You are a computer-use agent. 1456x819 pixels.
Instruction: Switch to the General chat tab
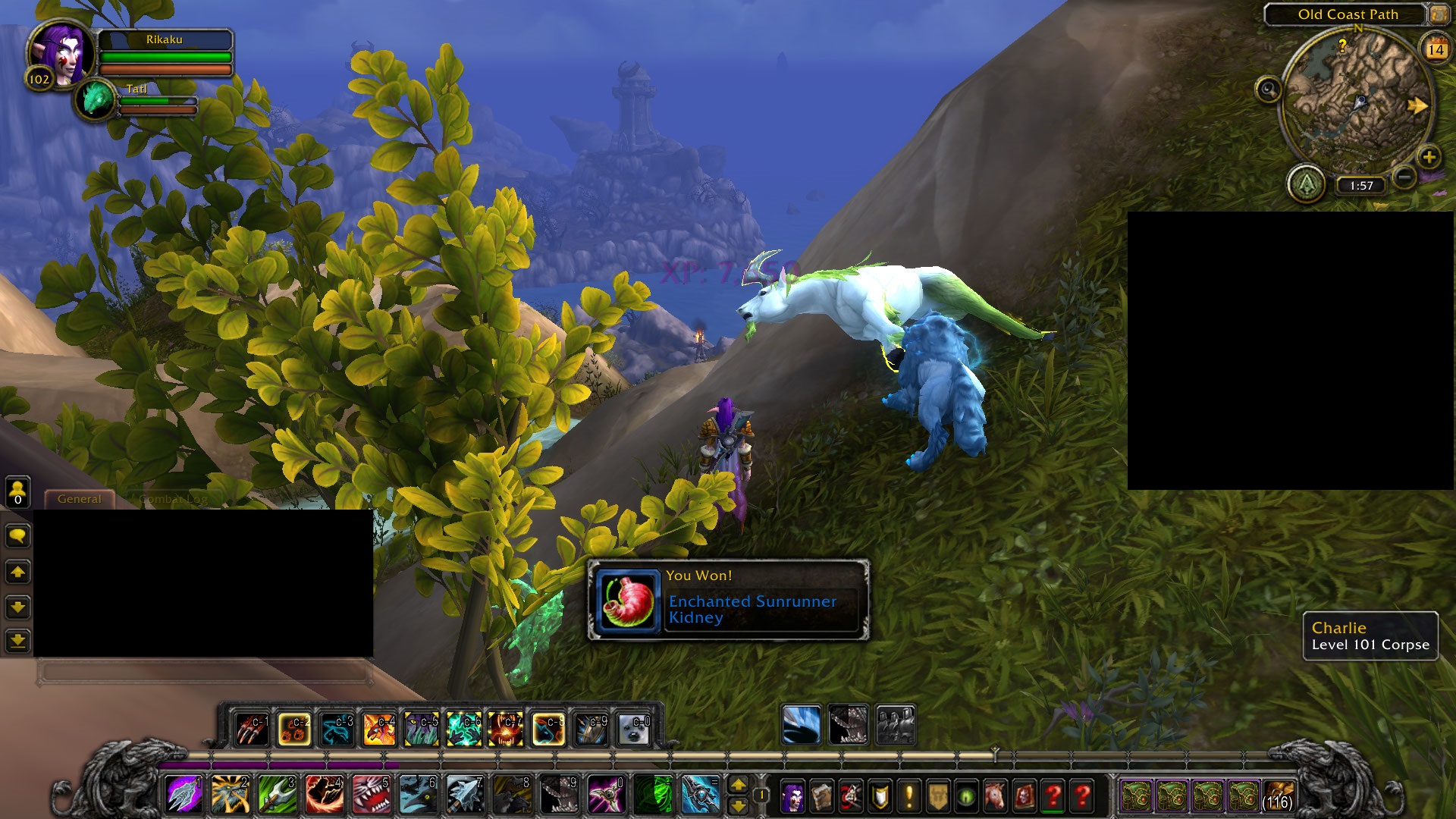79,499
